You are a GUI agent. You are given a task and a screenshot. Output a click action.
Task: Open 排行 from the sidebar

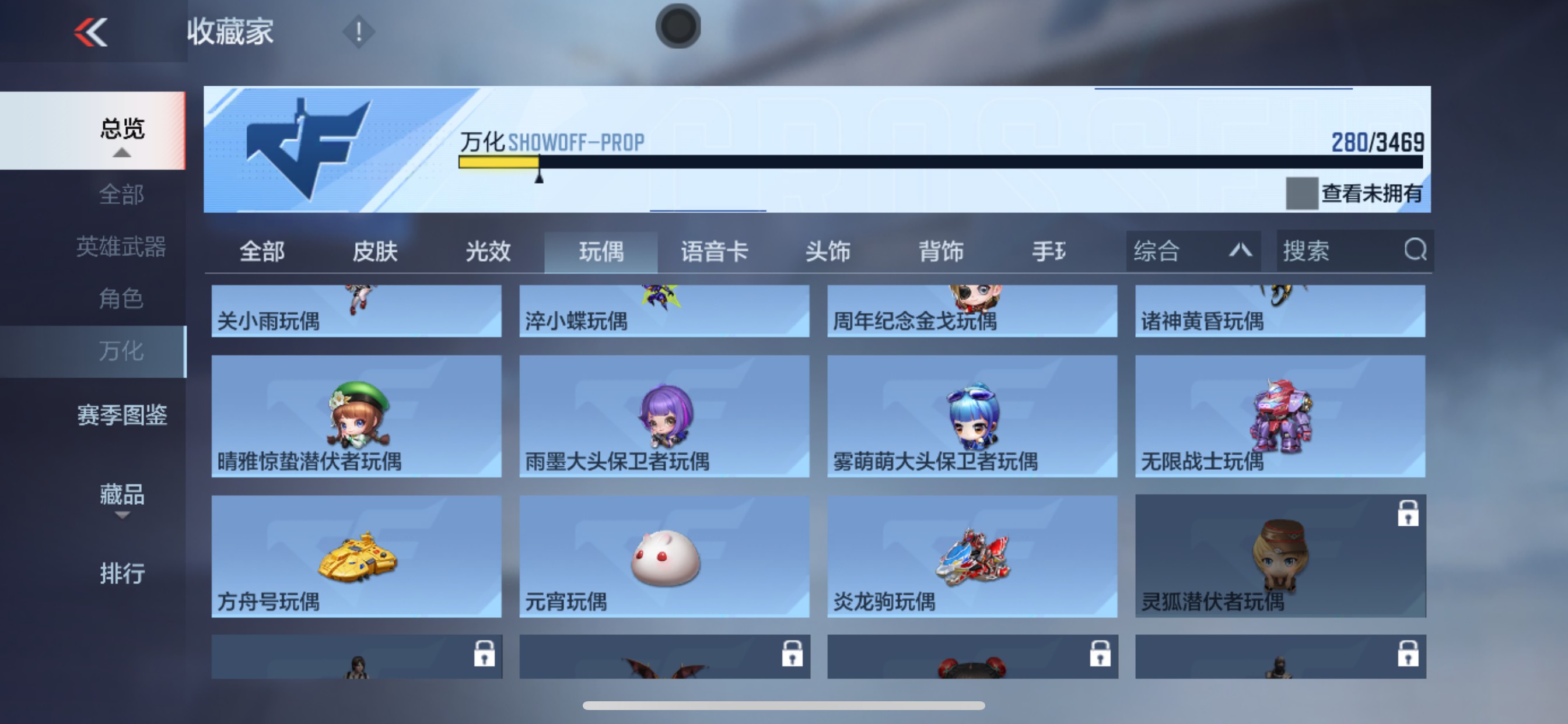coord(123,574)
